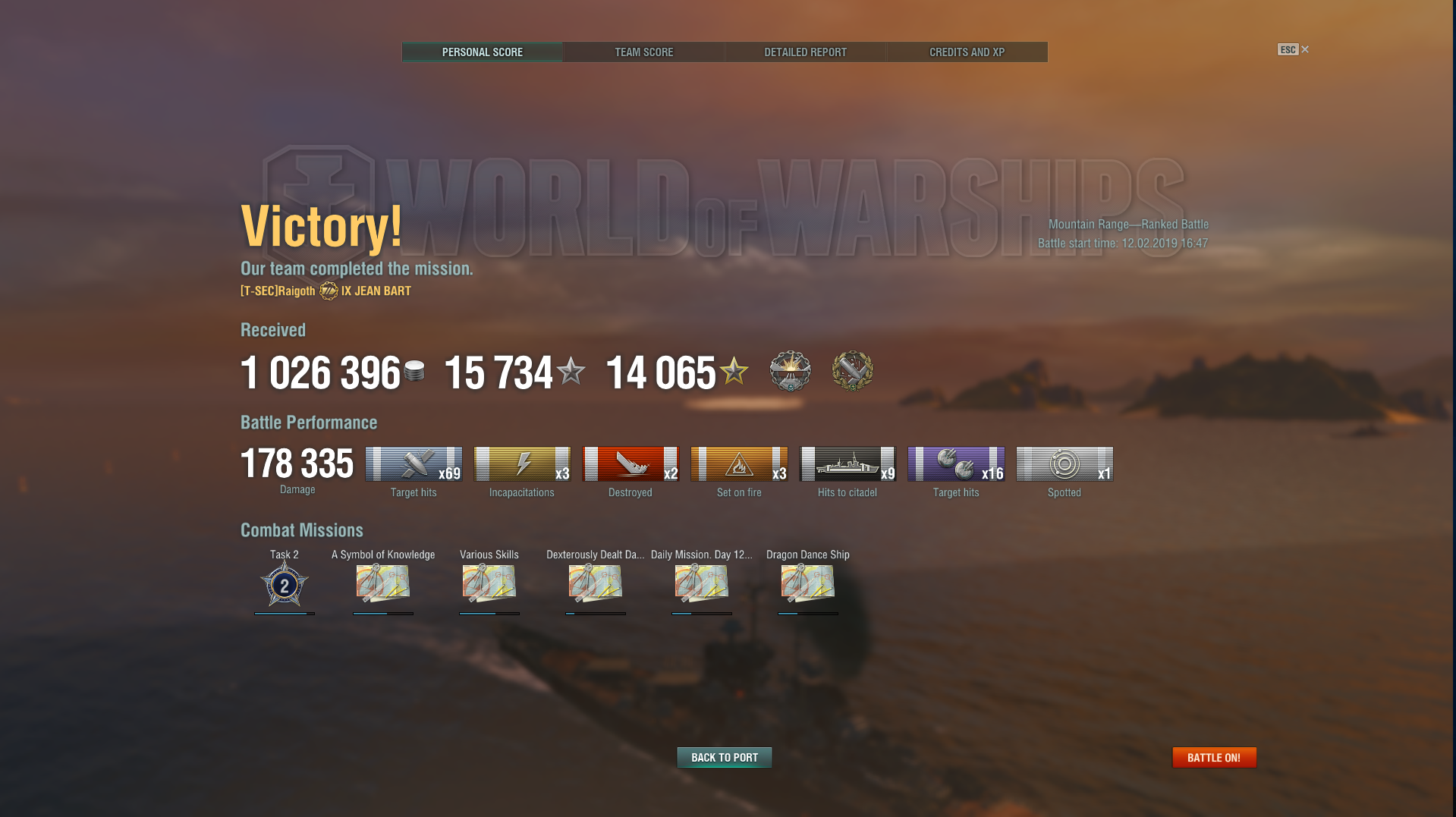Show the Credits and XP tab
1456x817 pixels.
coord(967,52)
